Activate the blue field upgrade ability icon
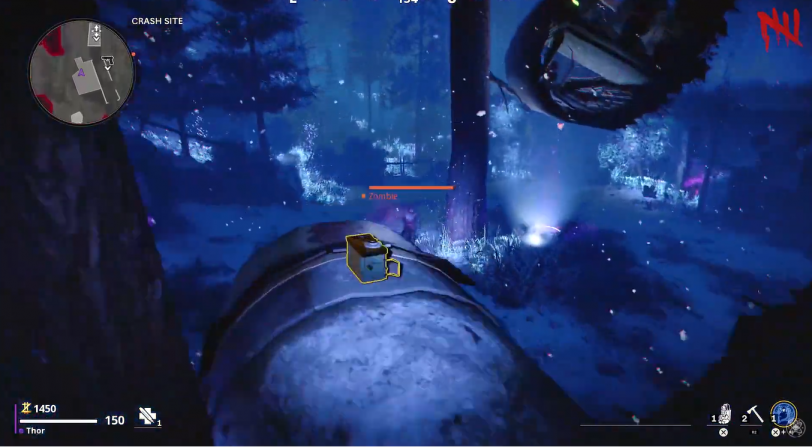Image resolution: width=812 pixels, height=447 pixels. (x=783, y=413)
